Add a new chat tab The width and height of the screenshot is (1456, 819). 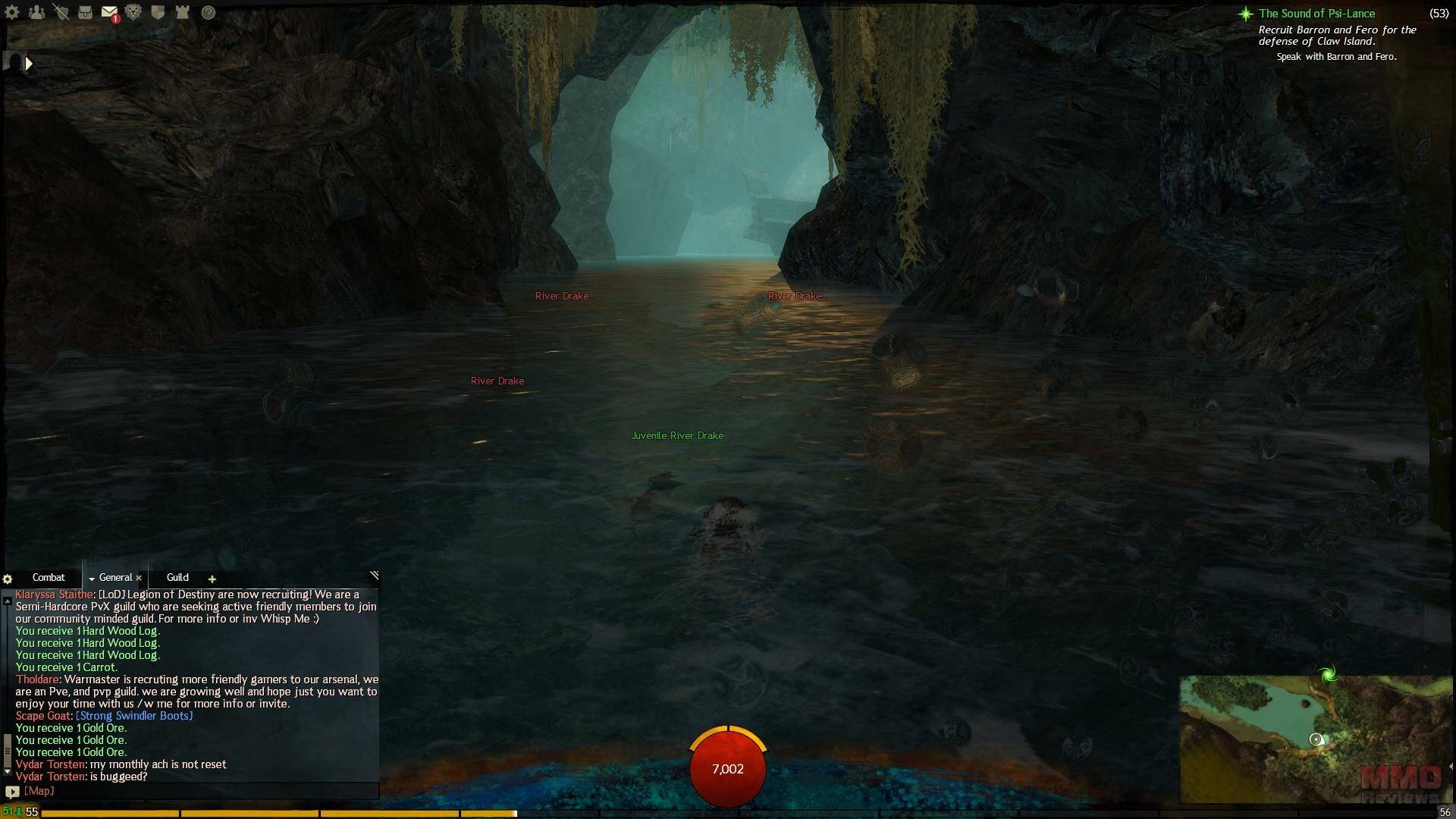click(212, 579)
